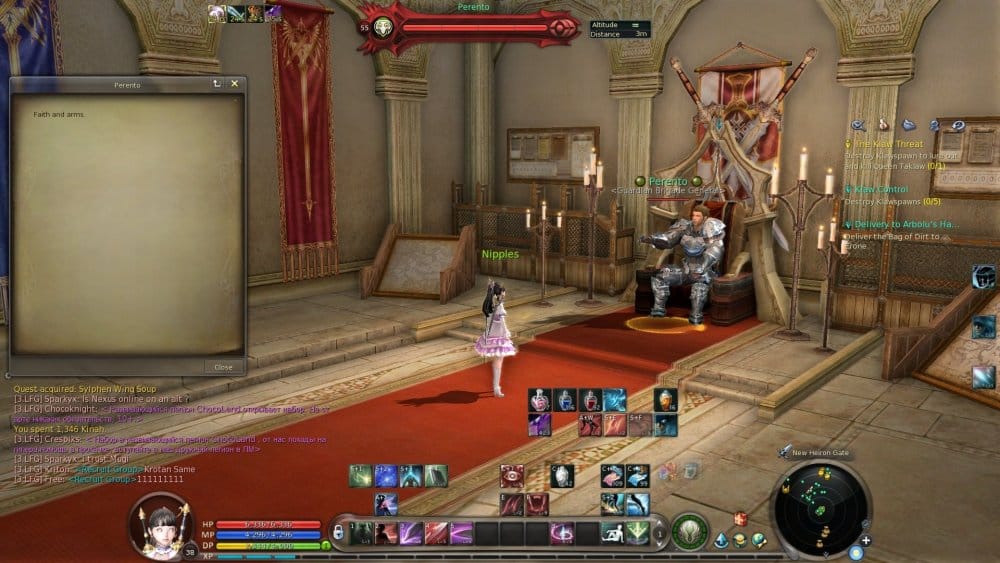Toggle the hotbar lock icon
The image size is (1000, 563).
(339, 532)
